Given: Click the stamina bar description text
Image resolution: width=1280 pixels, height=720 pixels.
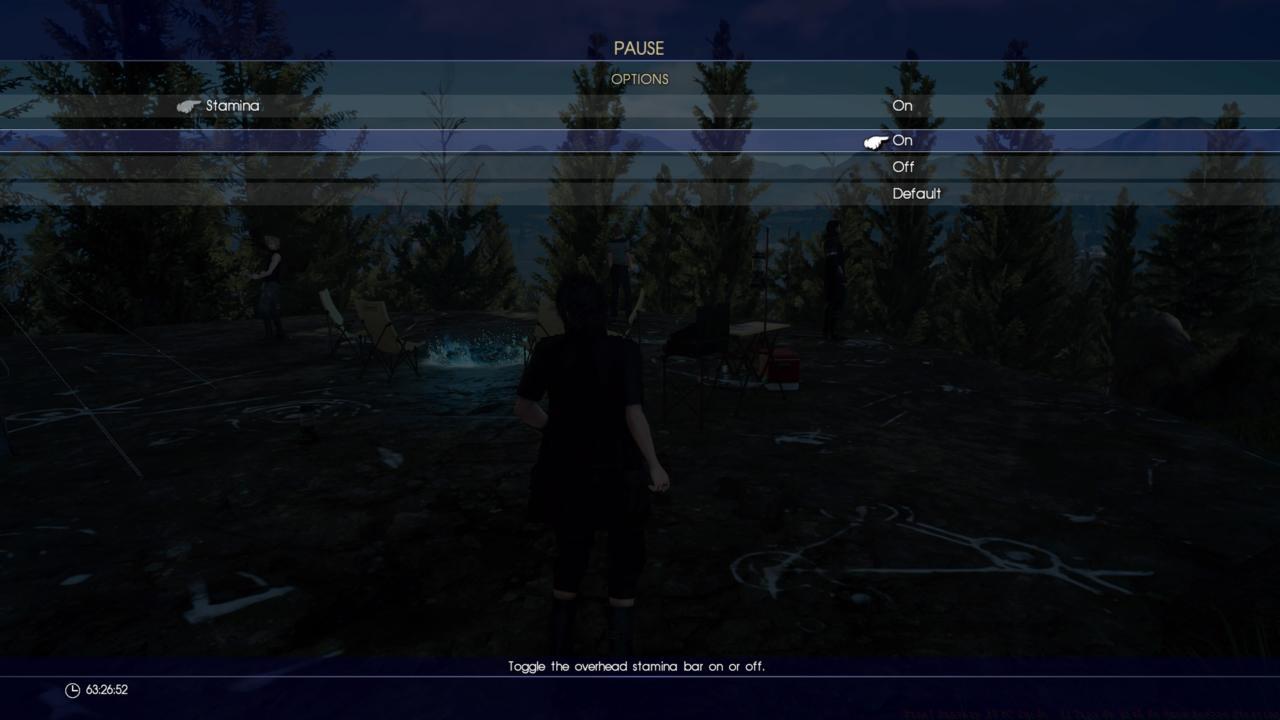Looking at the screenshot, I should [x=640, y=664].
